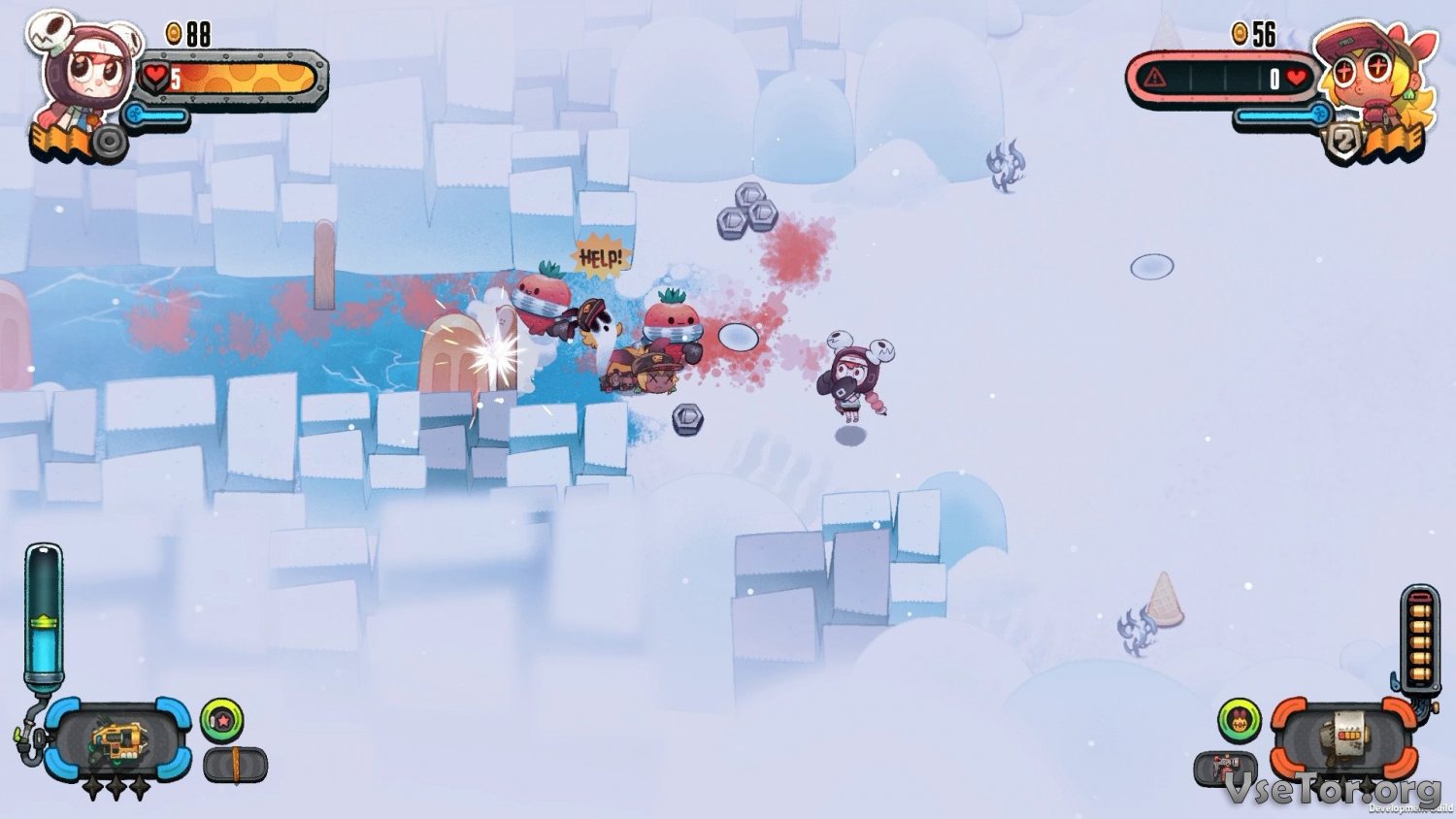Activate the green star ability icon
Screen dimensions: 1456x819
click(x=221, y=721)
